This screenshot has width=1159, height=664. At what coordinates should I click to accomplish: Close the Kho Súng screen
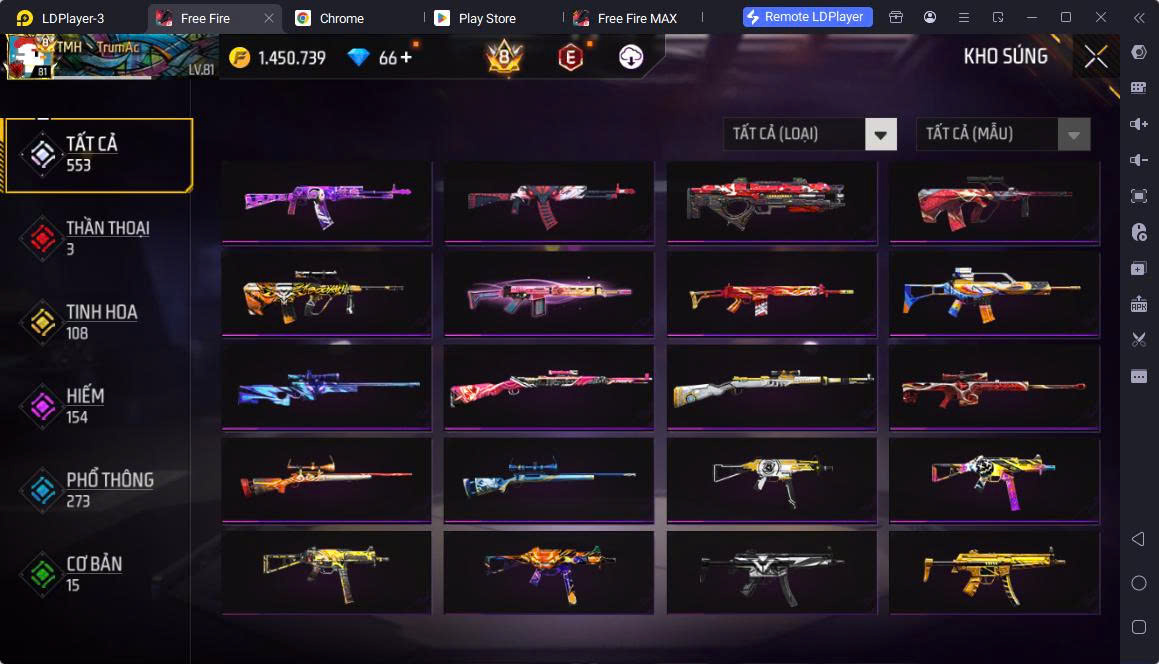(x=1096, y=57)
